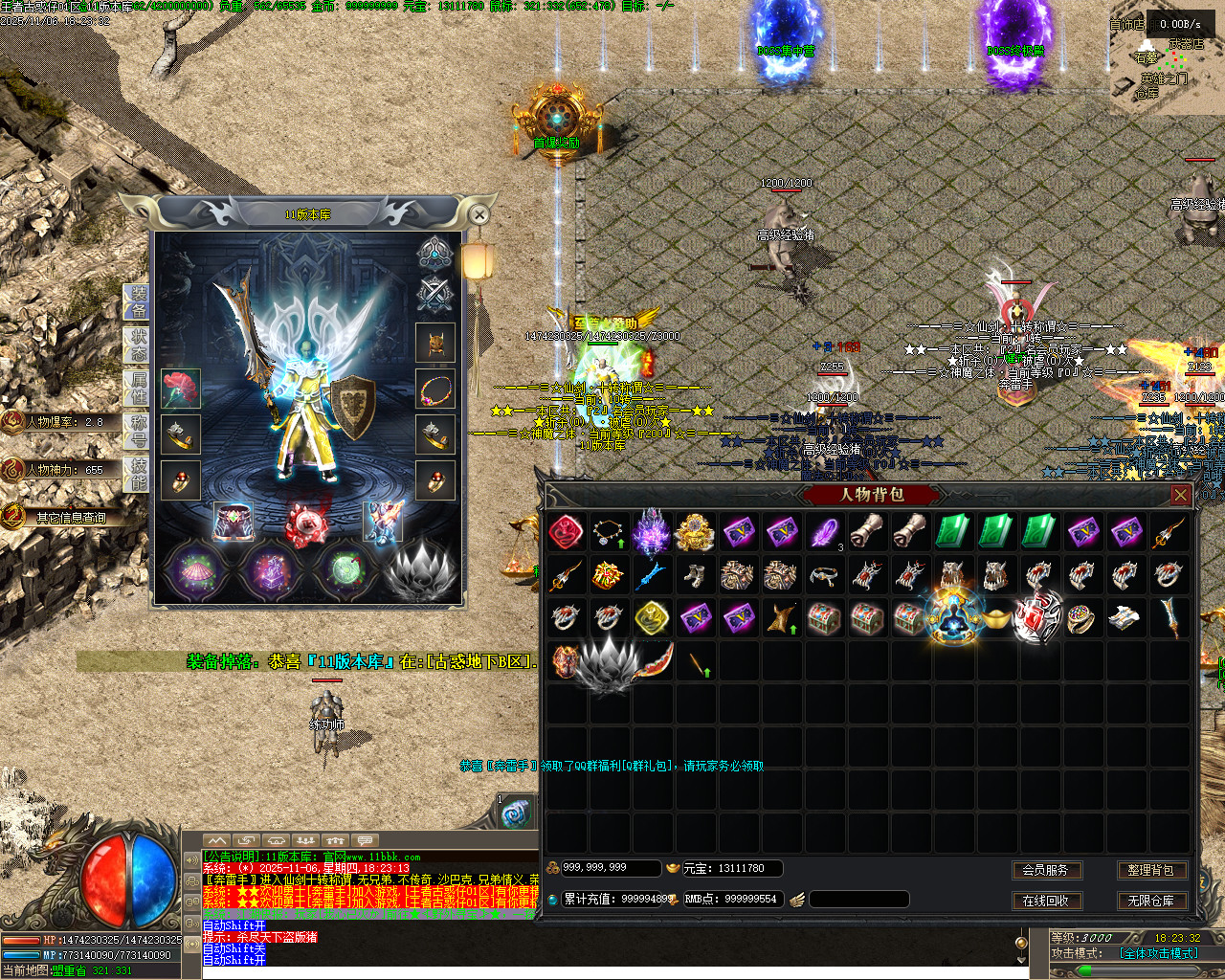Close the 人物背包 inventory window
Image resolution: width=1225 pixels, height=980 pixels.
[x=1180, y=495]
